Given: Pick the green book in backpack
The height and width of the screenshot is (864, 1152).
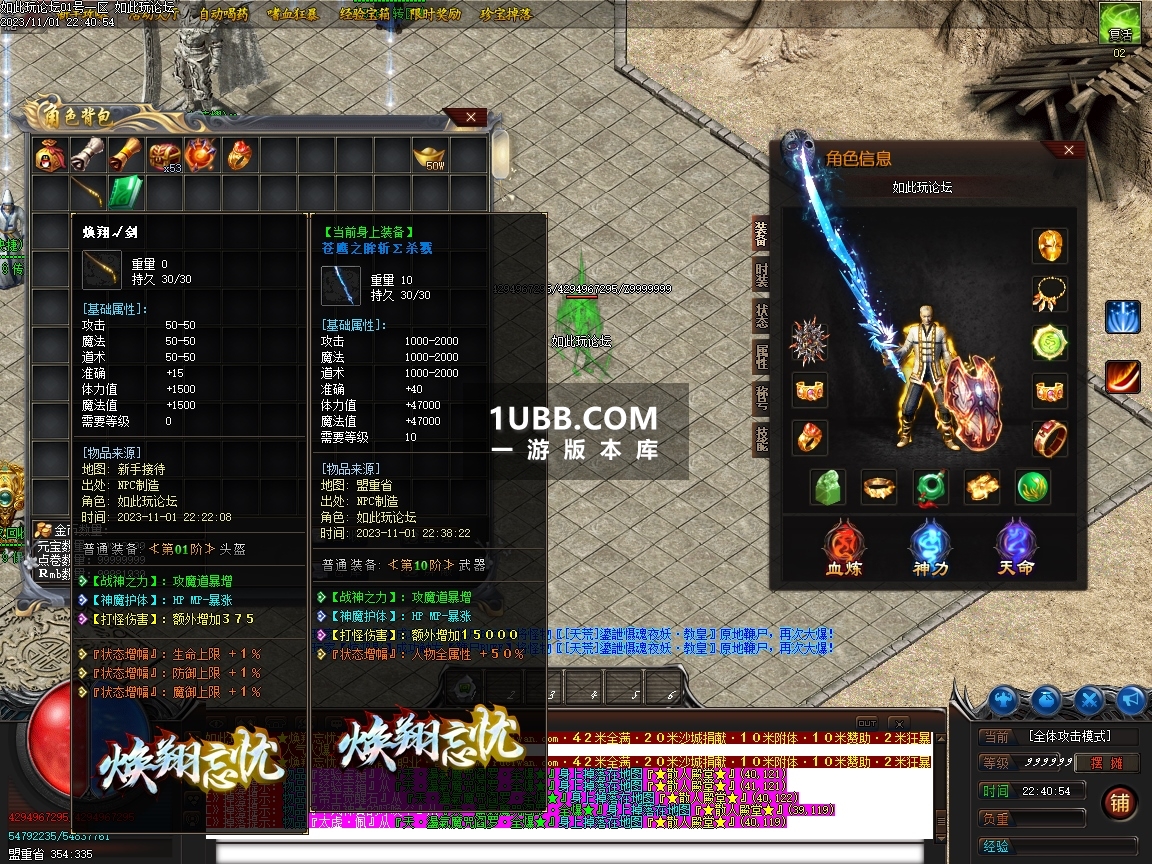Looking at the screenshot, I should click(x=124, y=190).
